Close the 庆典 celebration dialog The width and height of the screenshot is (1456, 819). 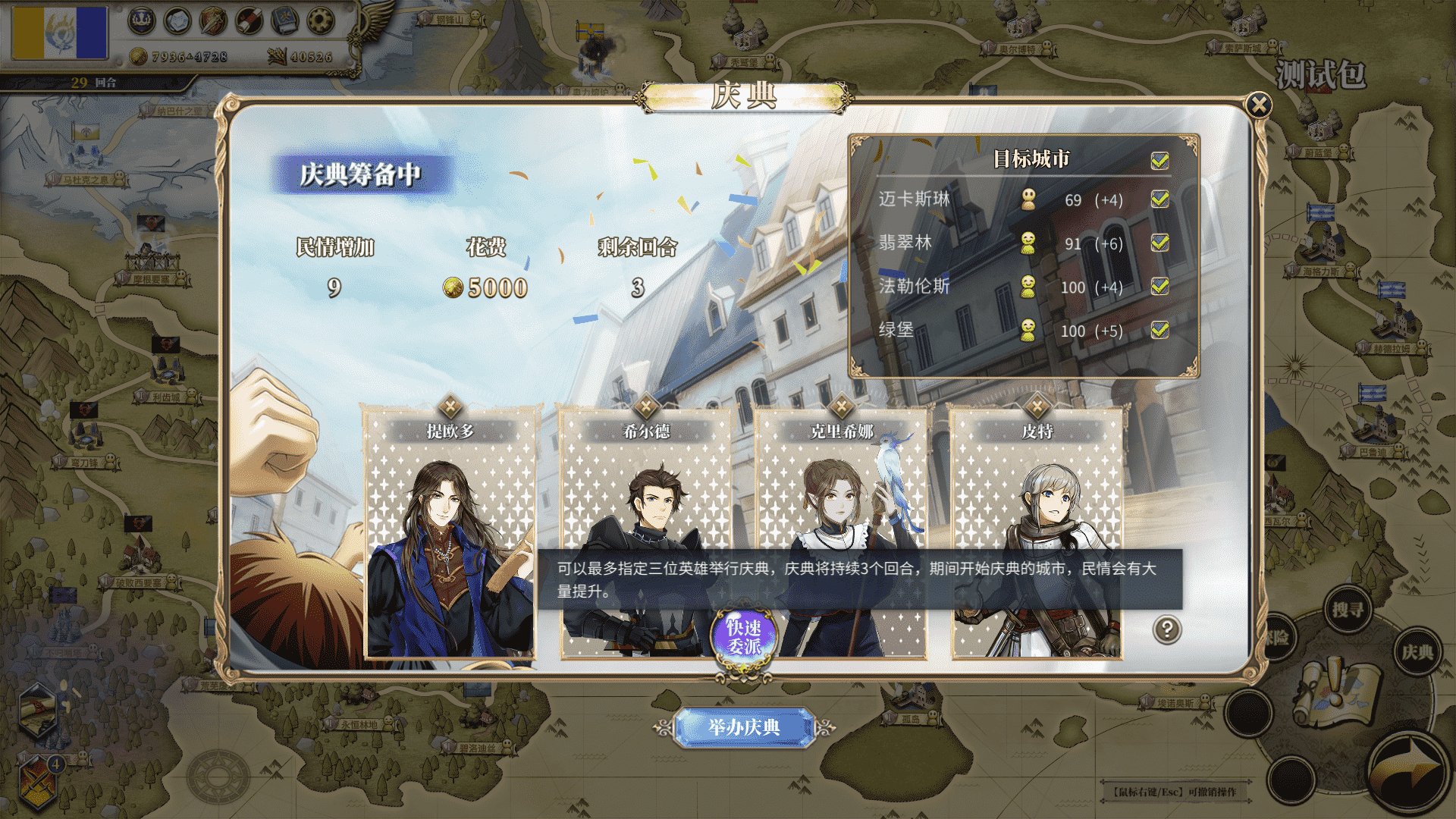coord(1259,105)
